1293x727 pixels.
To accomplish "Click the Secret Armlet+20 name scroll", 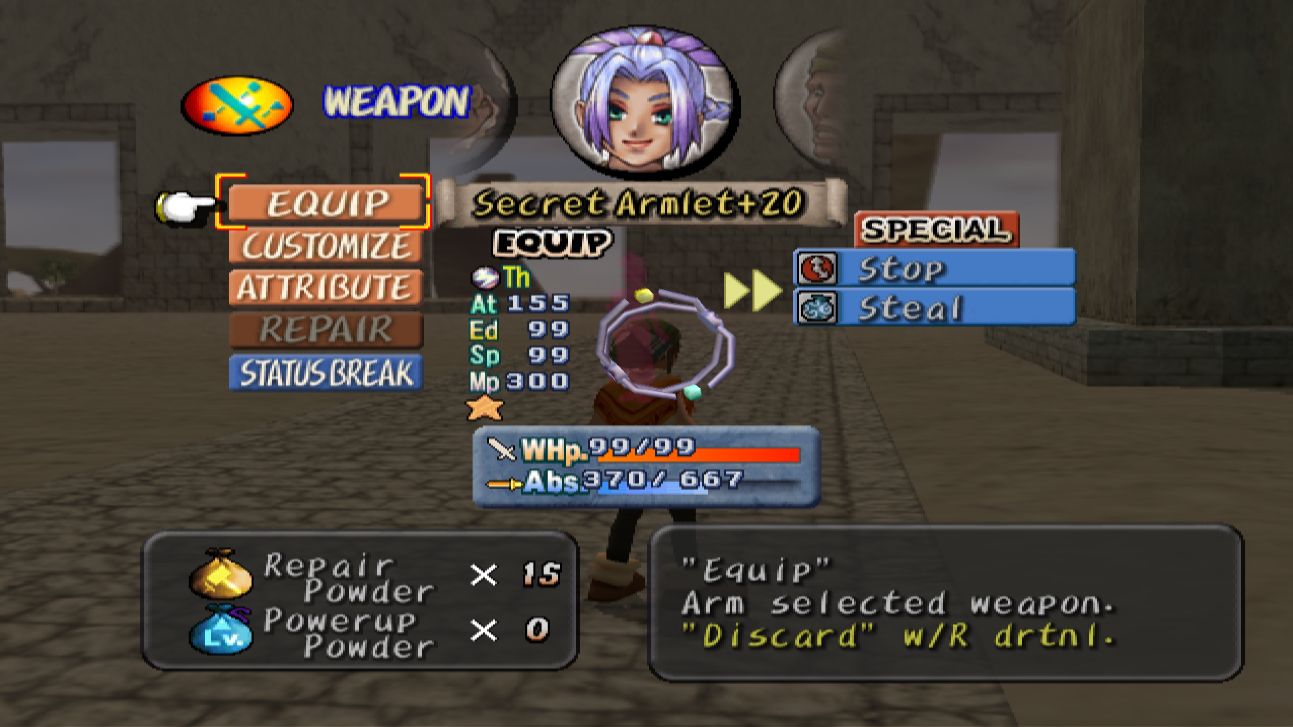I will [640, 203].
